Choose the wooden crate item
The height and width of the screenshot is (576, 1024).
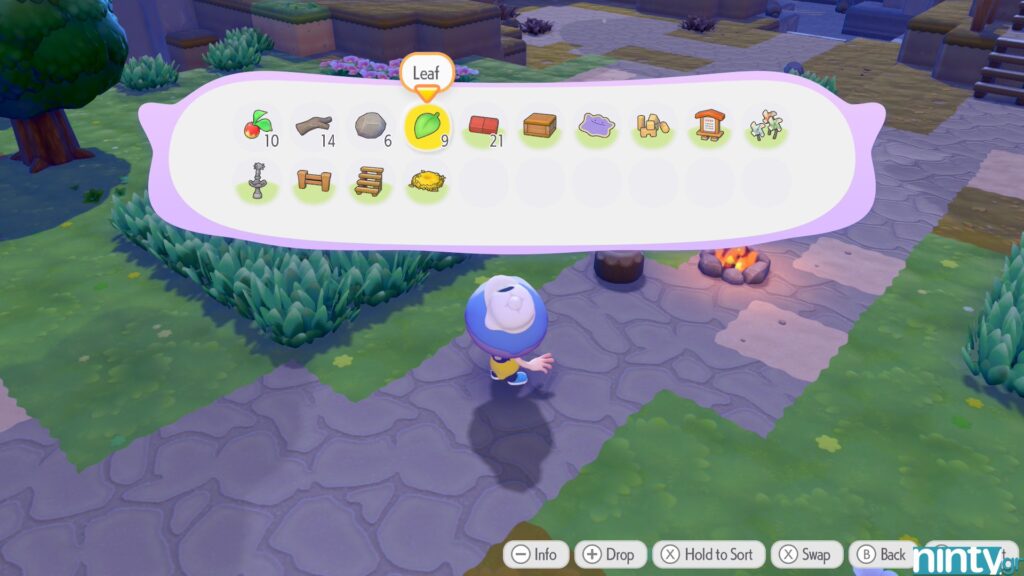point(540,126)
